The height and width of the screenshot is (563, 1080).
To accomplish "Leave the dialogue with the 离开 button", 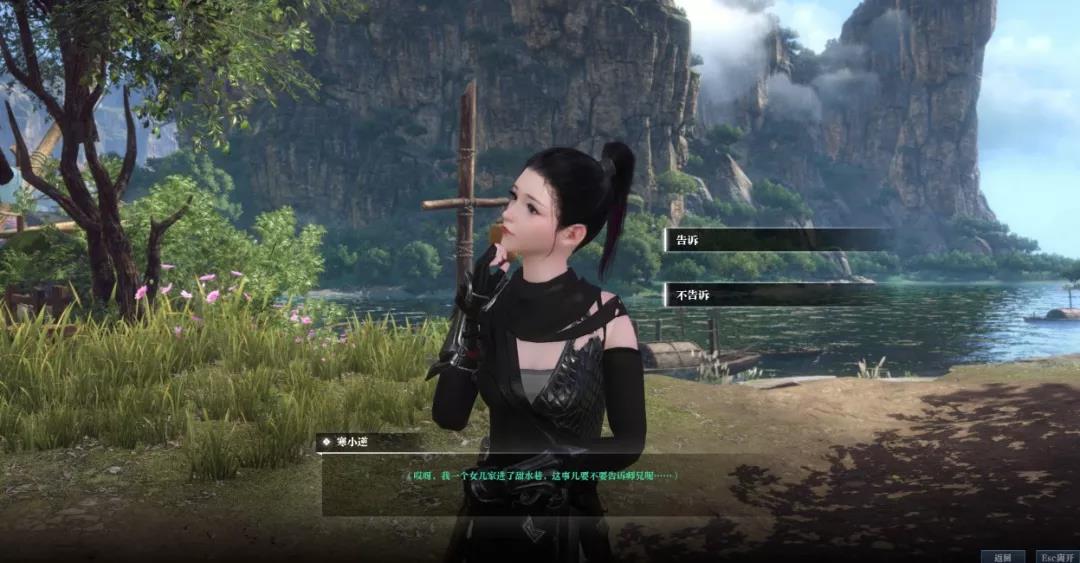I will coord(1055,556).
